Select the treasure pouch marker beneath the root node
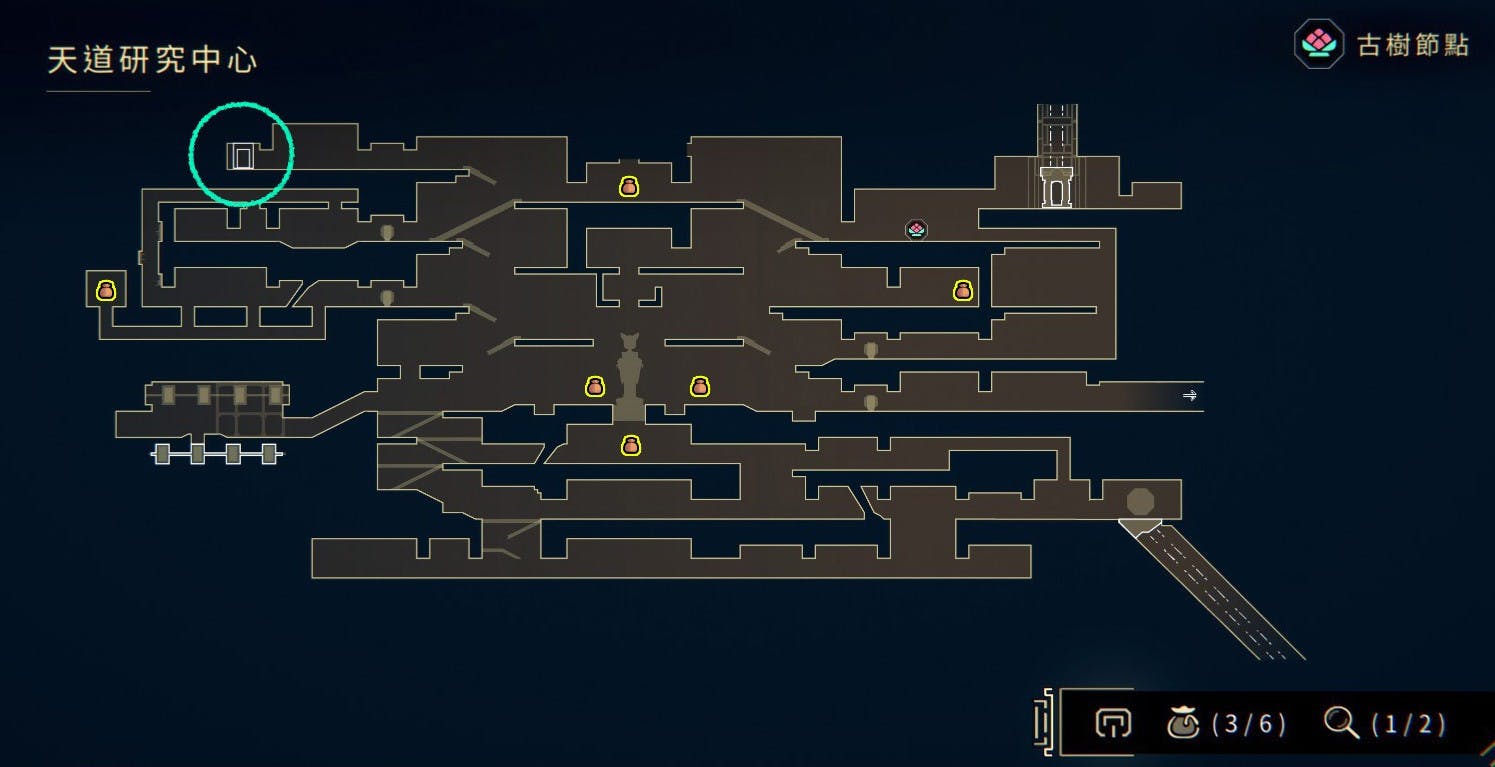This screenshot has width=1495, height=767. [x=962, y=291]
